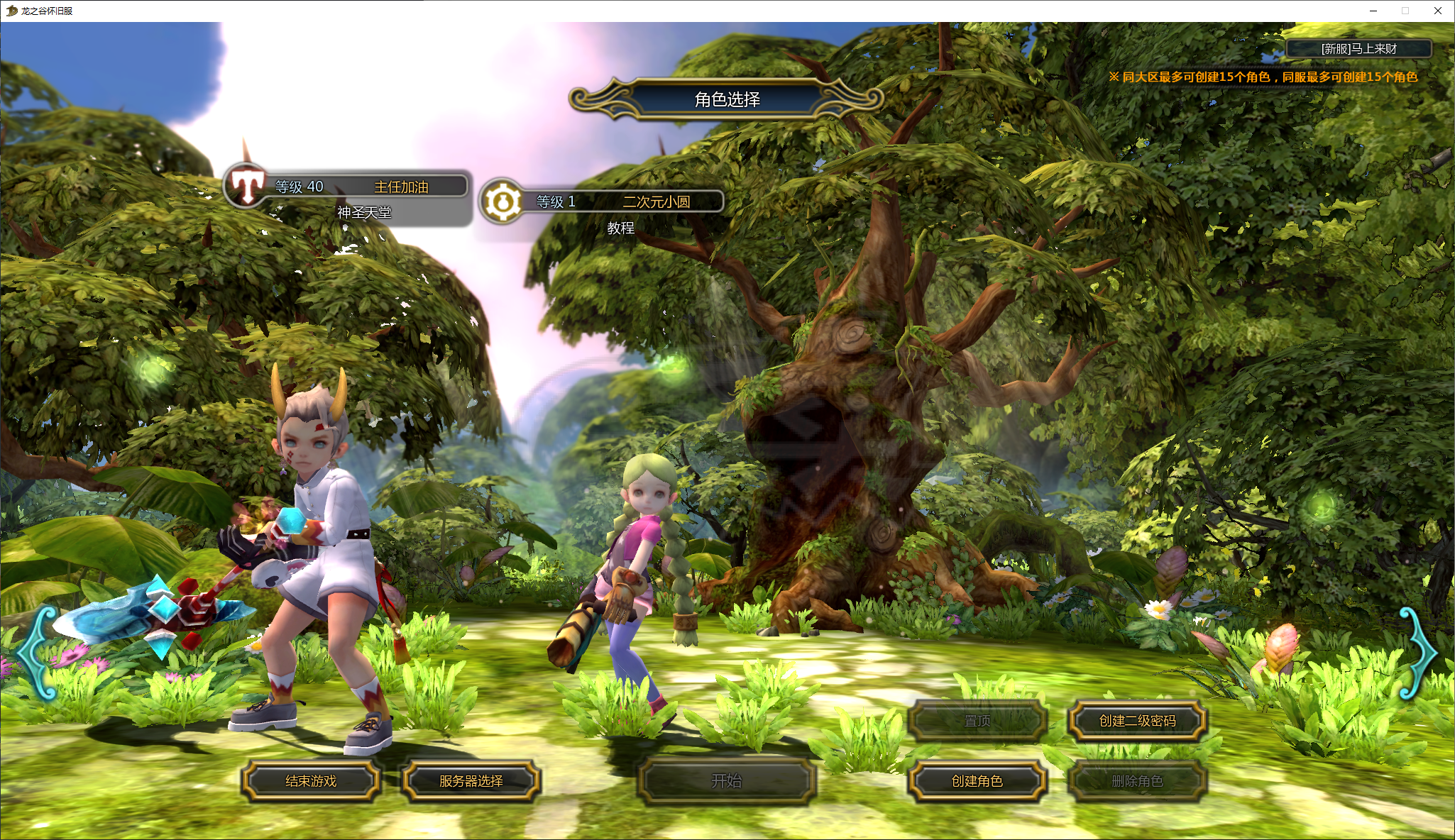Open 创建二级密码 secondary password setup

1137,721
